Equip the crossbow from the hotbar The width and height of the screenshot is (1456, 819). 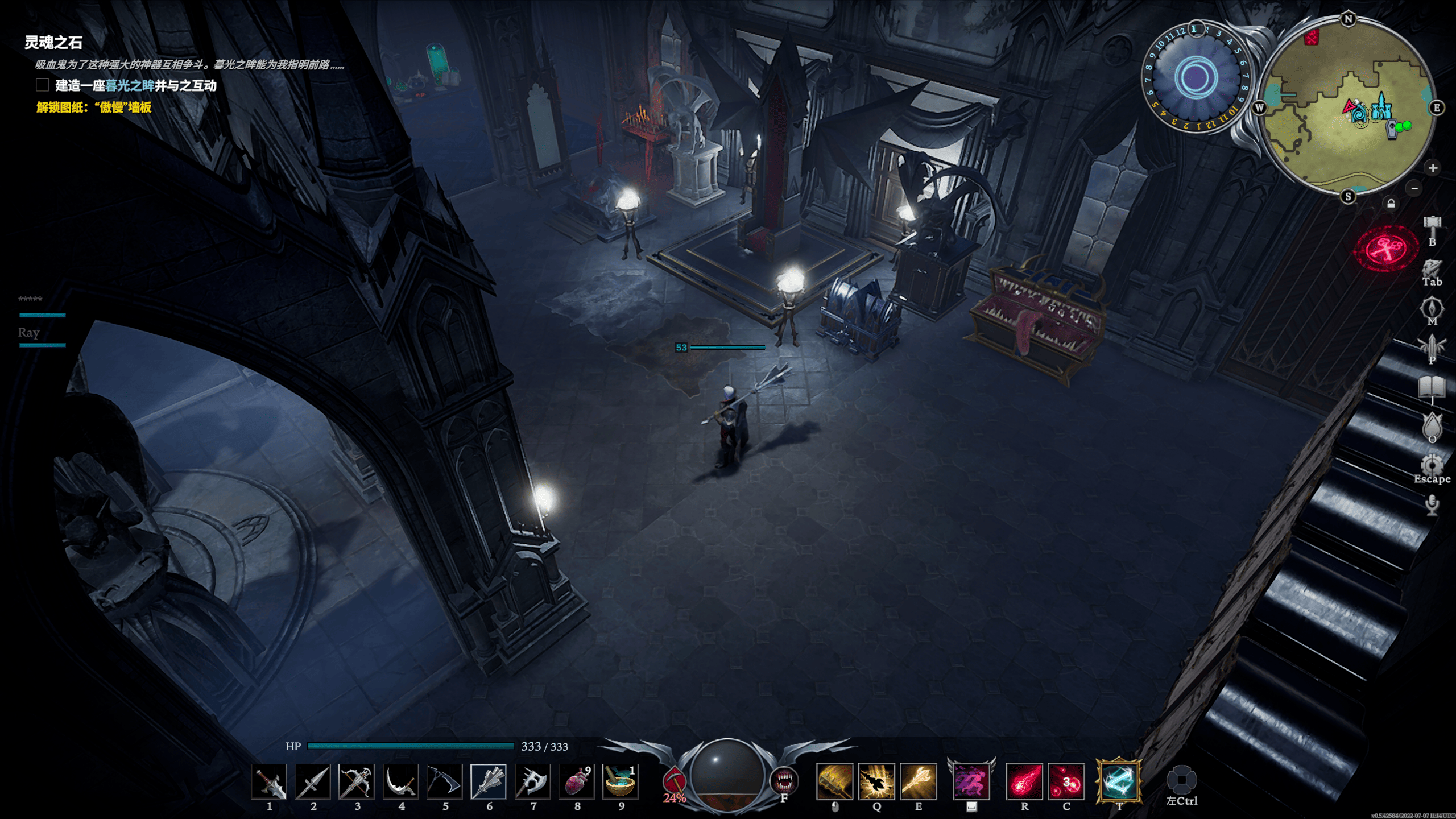click(357, 781)
